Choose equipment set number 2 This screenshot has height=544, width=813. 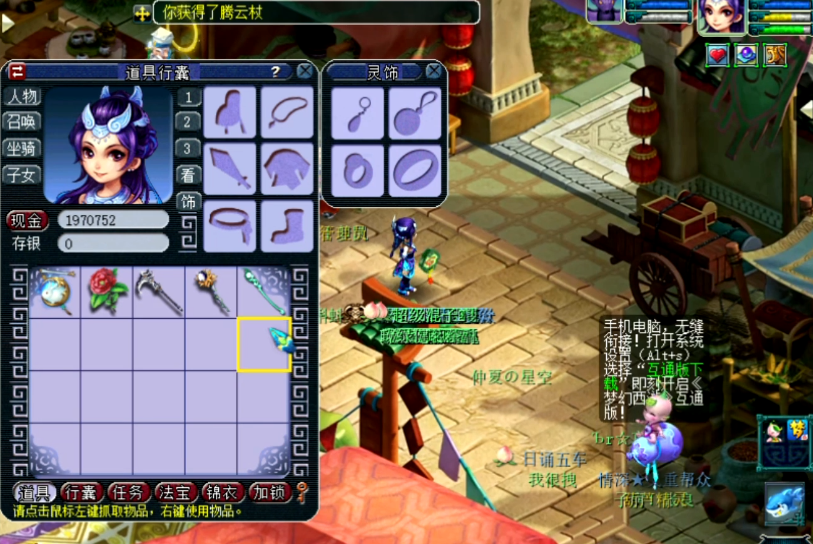pyautogui.click(x=187, y=123)
